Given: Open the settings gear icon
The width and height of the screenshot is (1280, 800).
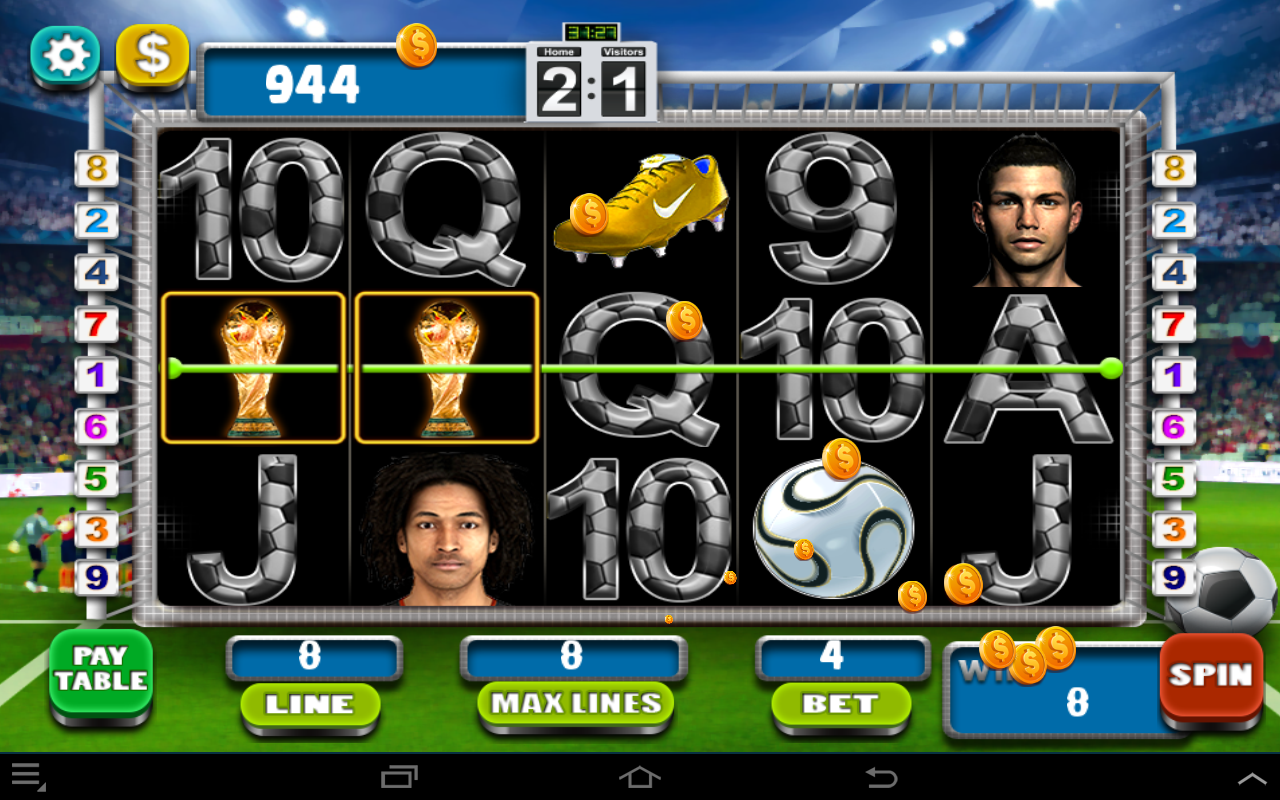Looking at the screenshot, I should coord(64,55).
